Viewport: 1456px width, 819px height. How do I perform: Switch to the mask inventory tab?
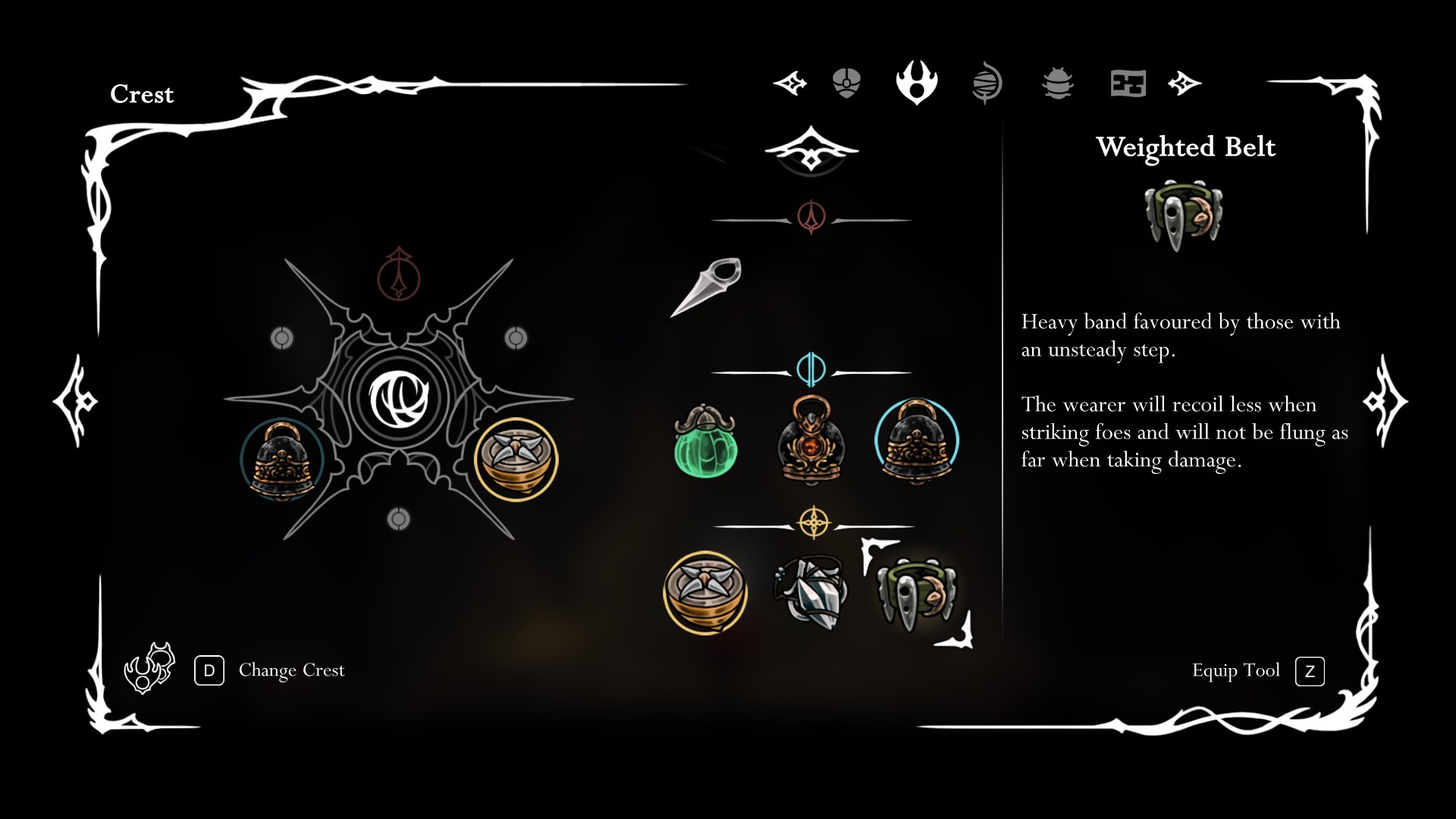pos(846,83)
